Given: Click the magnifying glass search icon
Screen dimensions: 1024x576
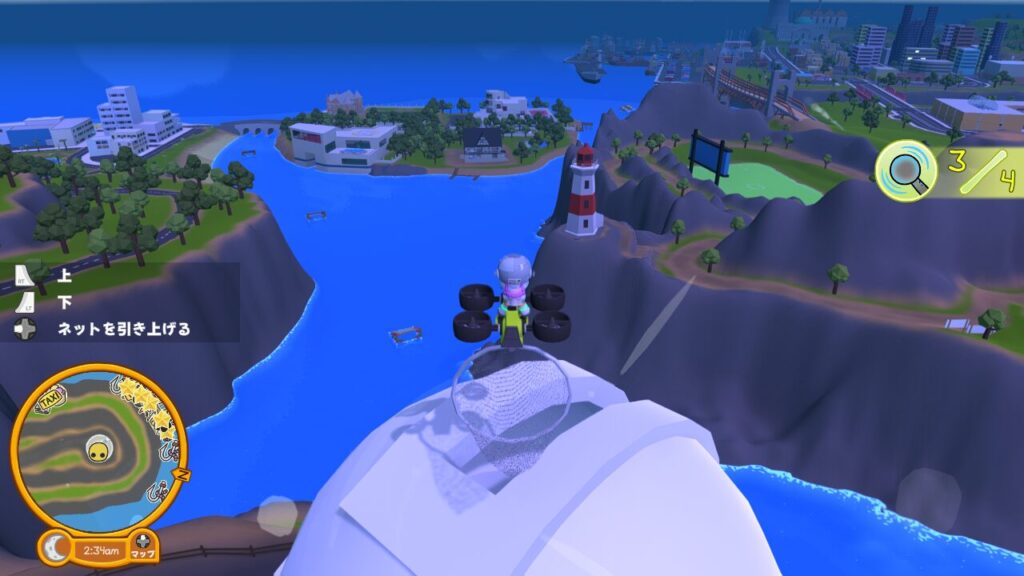Looking at the screenshot, I should pos(907,171).
